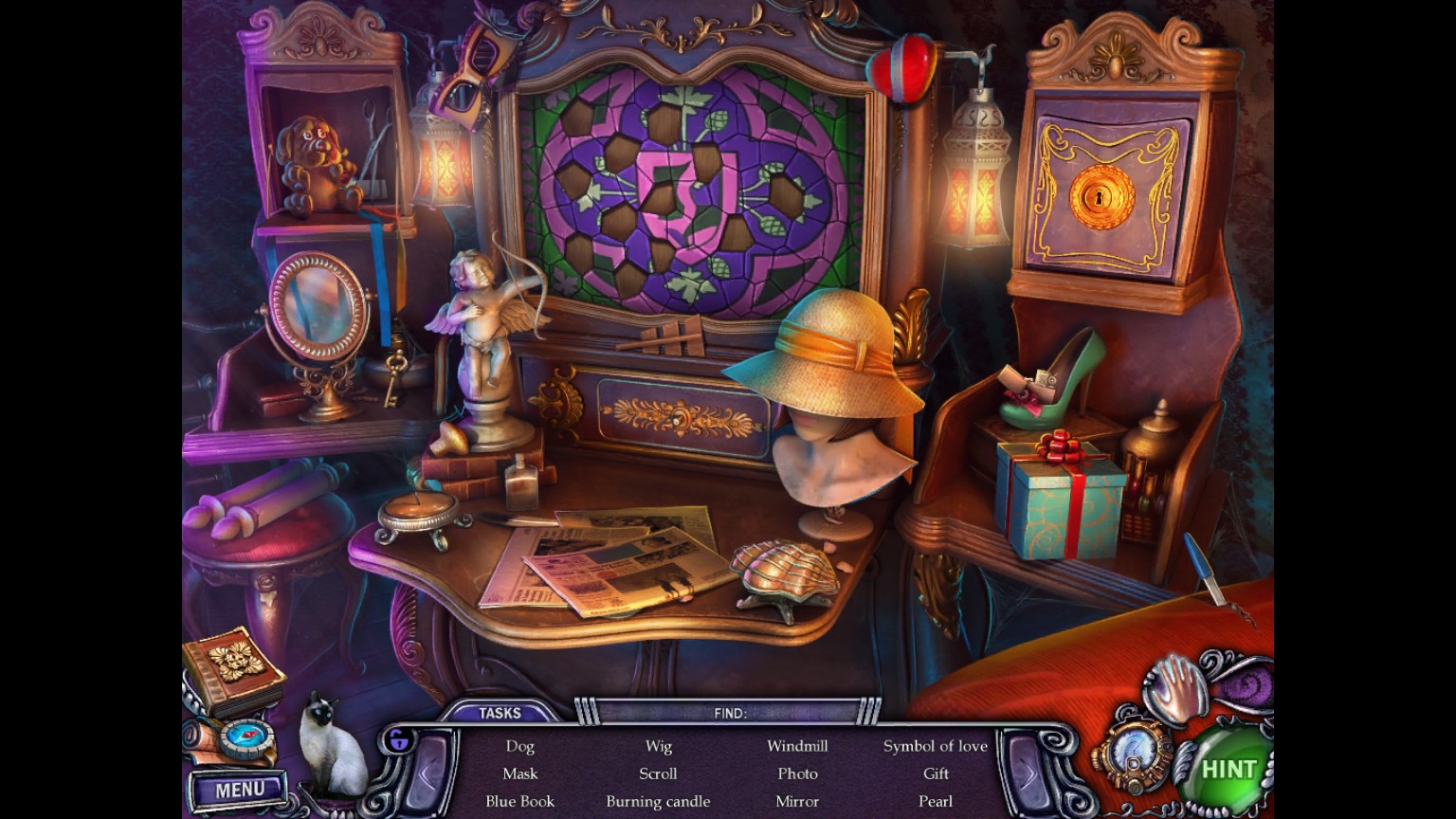
Task: Click the straw hat on the mannequin head
Action: point(832,355)
